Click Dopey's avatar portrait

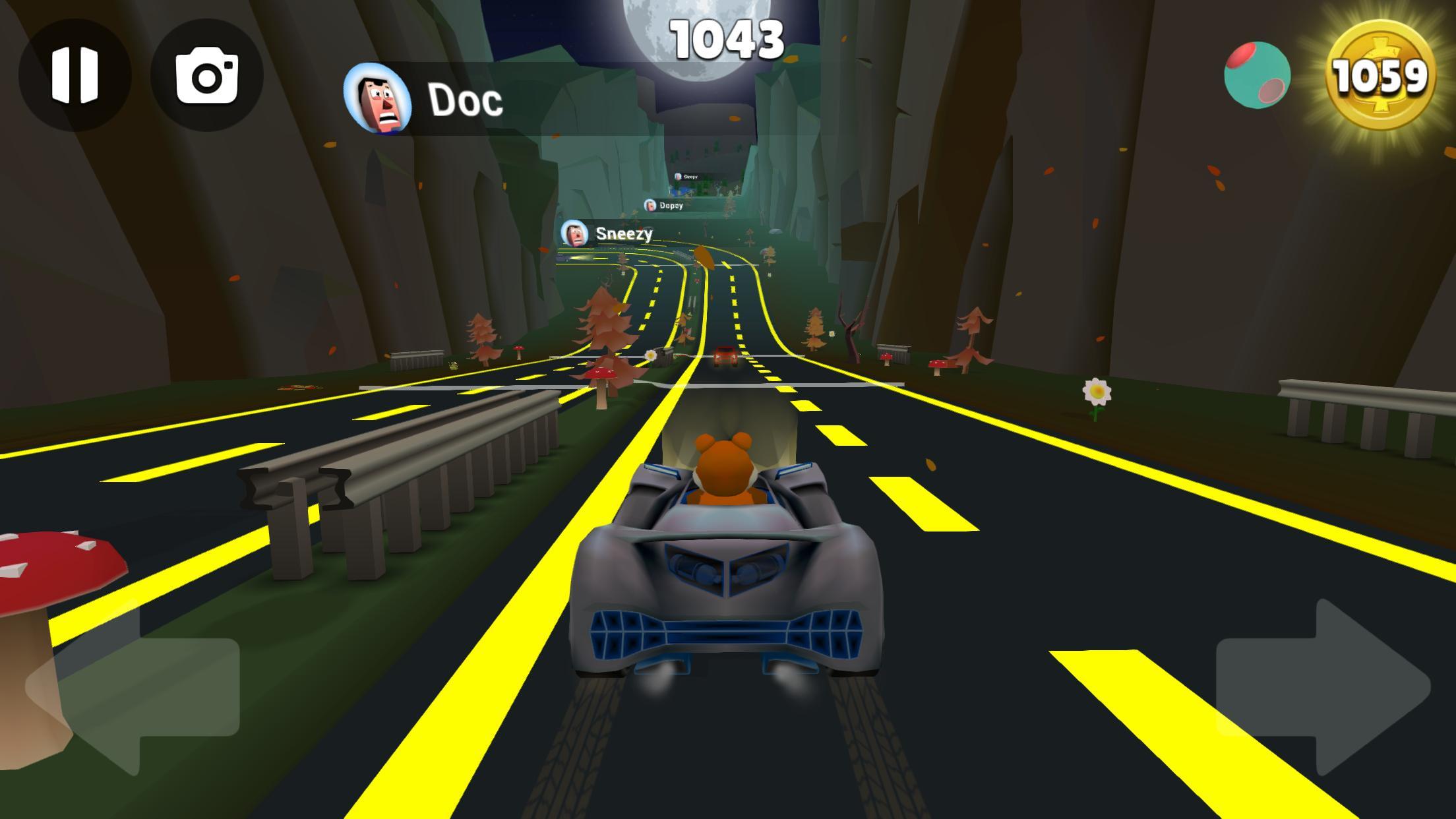tap(650, 206)
